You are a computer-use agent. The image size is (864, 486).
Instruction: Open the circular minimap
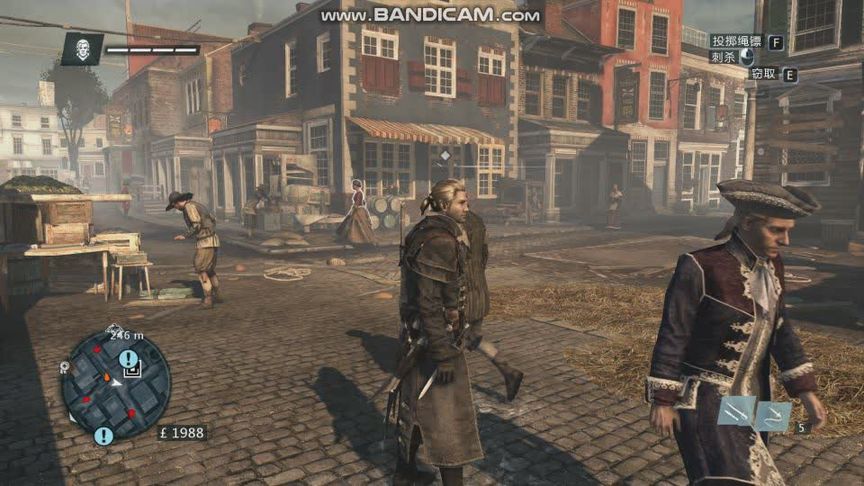(x=114, y=384)
